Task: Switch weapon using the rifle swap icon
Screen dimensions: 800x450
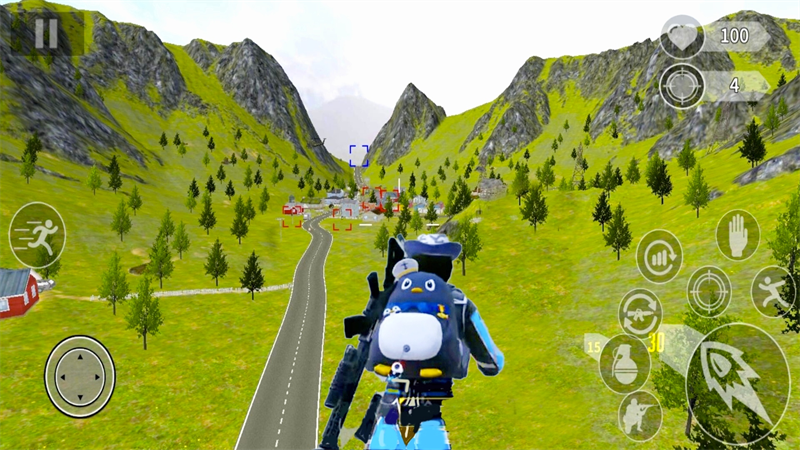Action: pos(640,312)
